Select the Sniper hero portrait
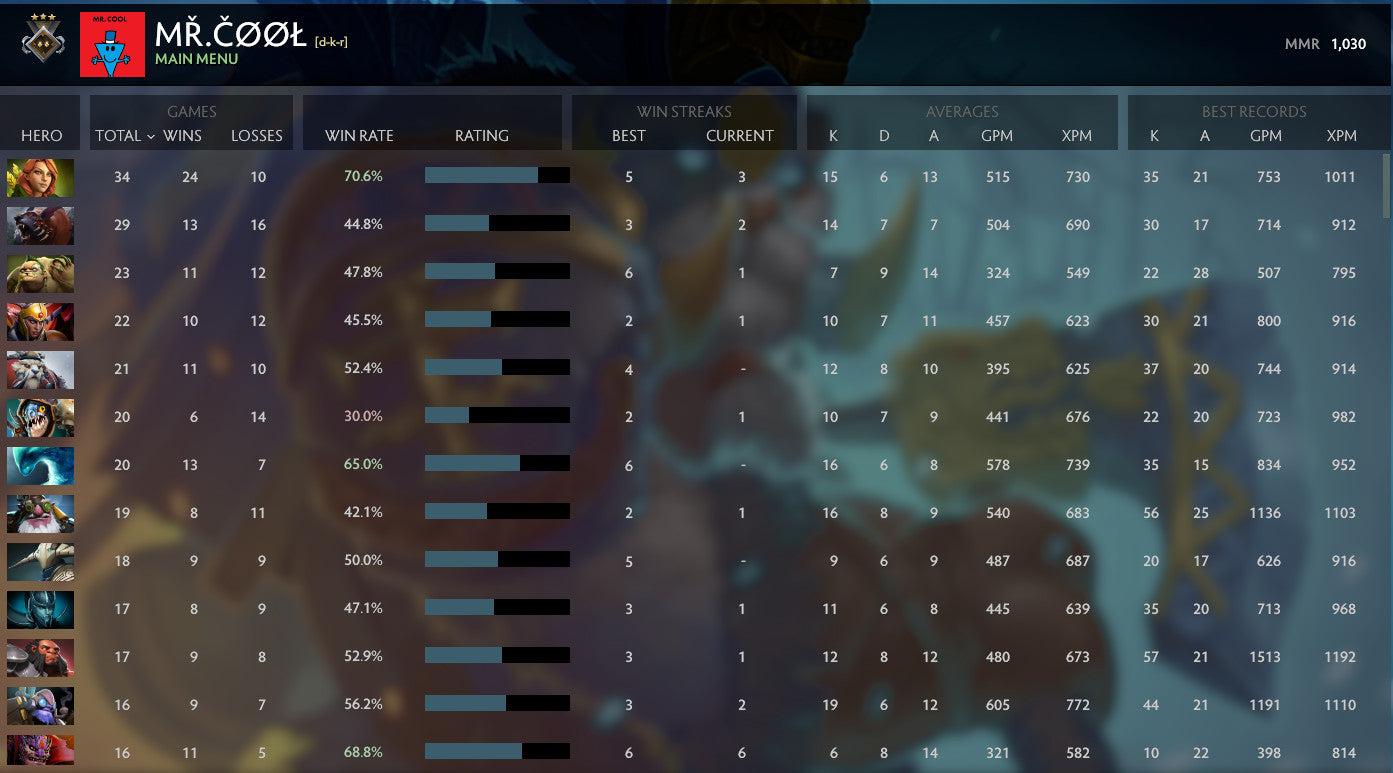 pos(40,513)
